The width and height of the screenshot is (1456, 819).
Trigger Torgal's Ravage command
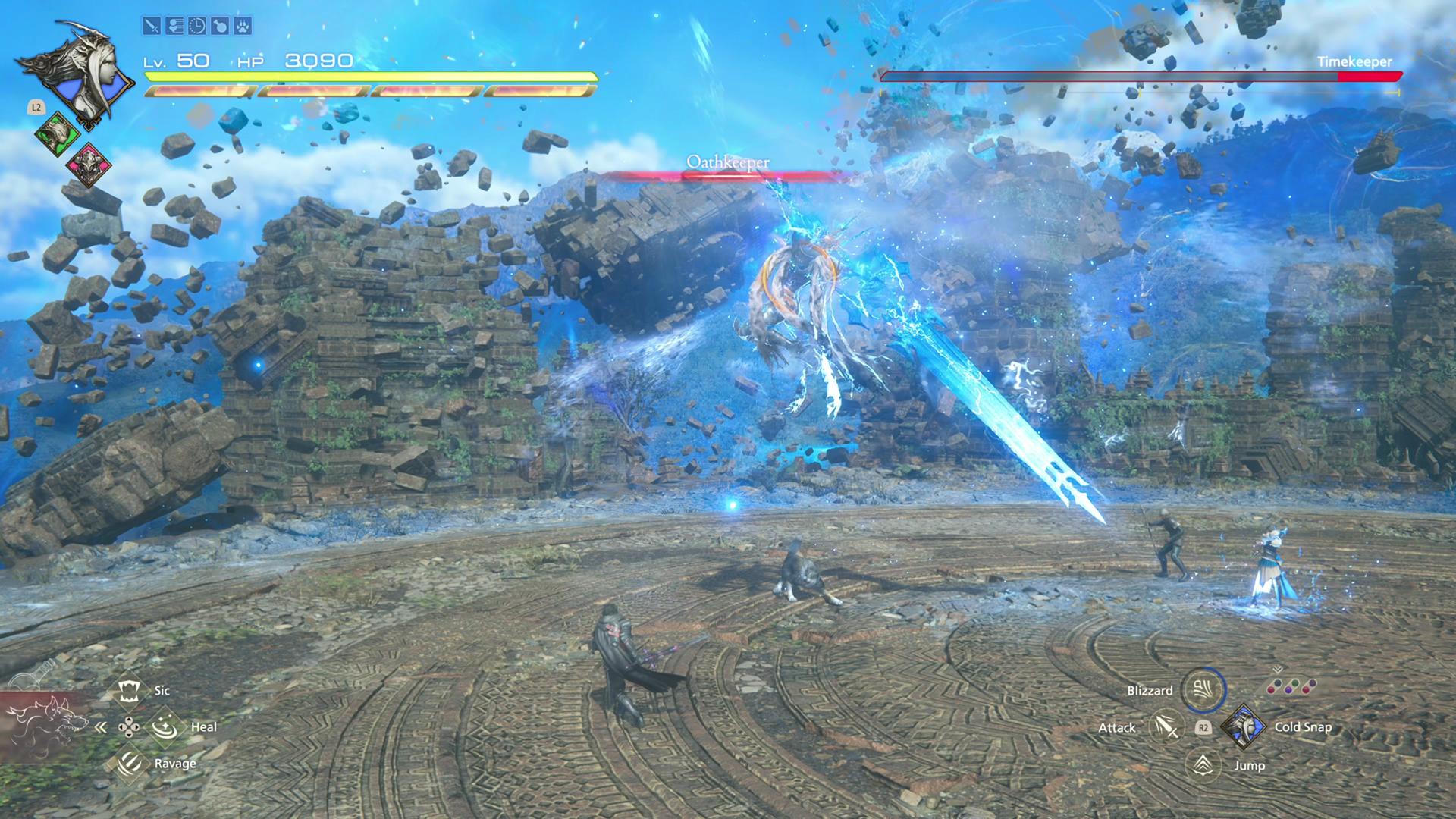129,763
